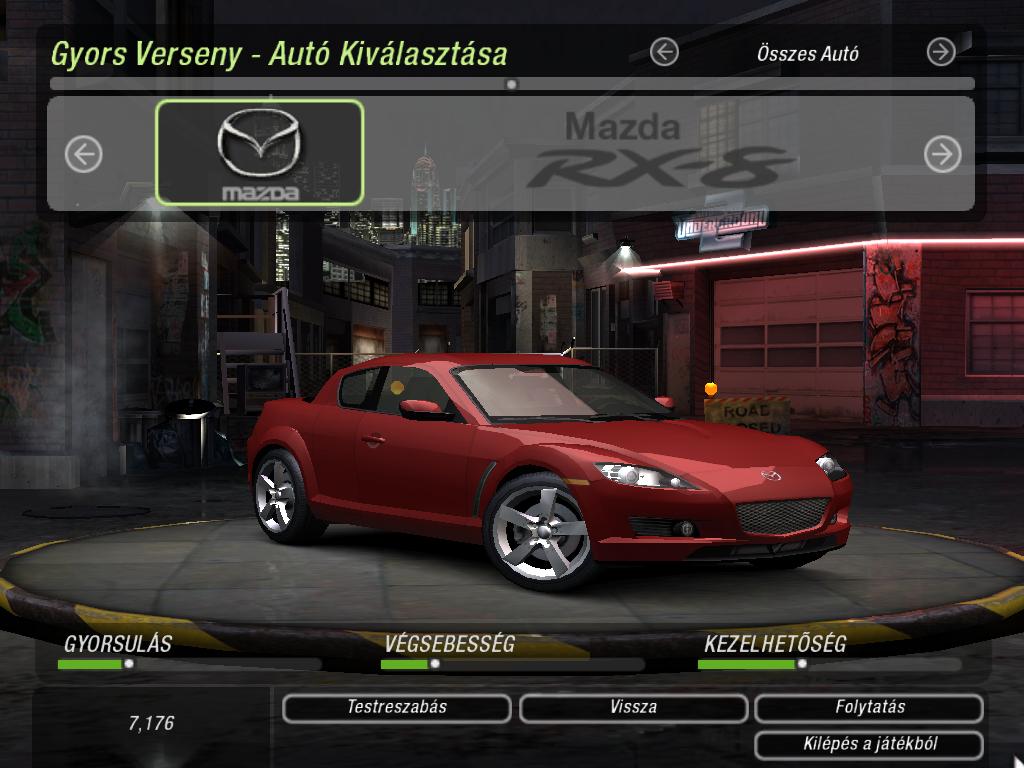Show the previous car in the carousel
This screenshot has height=768, width=1024.
pyautogui.click(x=84, y=154)
